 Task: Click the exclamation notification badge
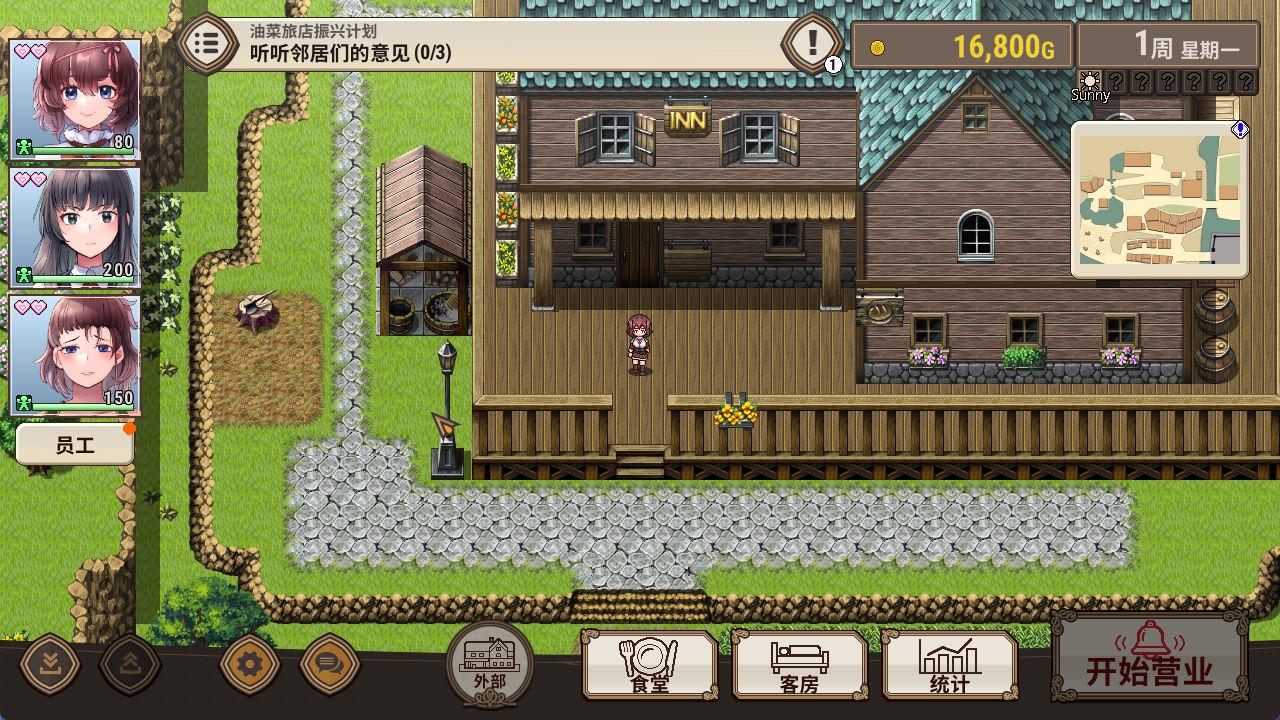pos(812,43)
